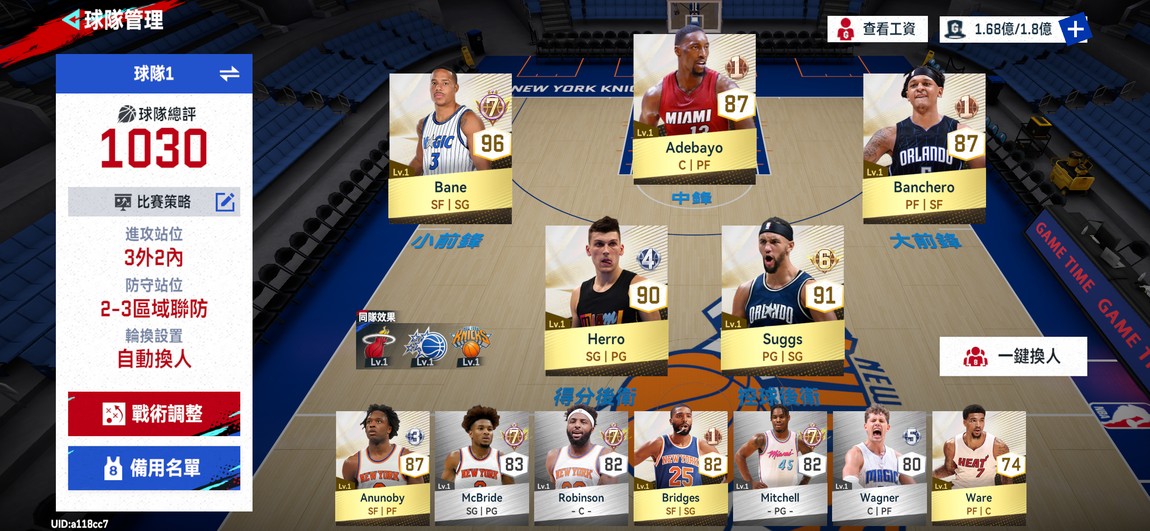Go back from team management screen

(72, 20)
